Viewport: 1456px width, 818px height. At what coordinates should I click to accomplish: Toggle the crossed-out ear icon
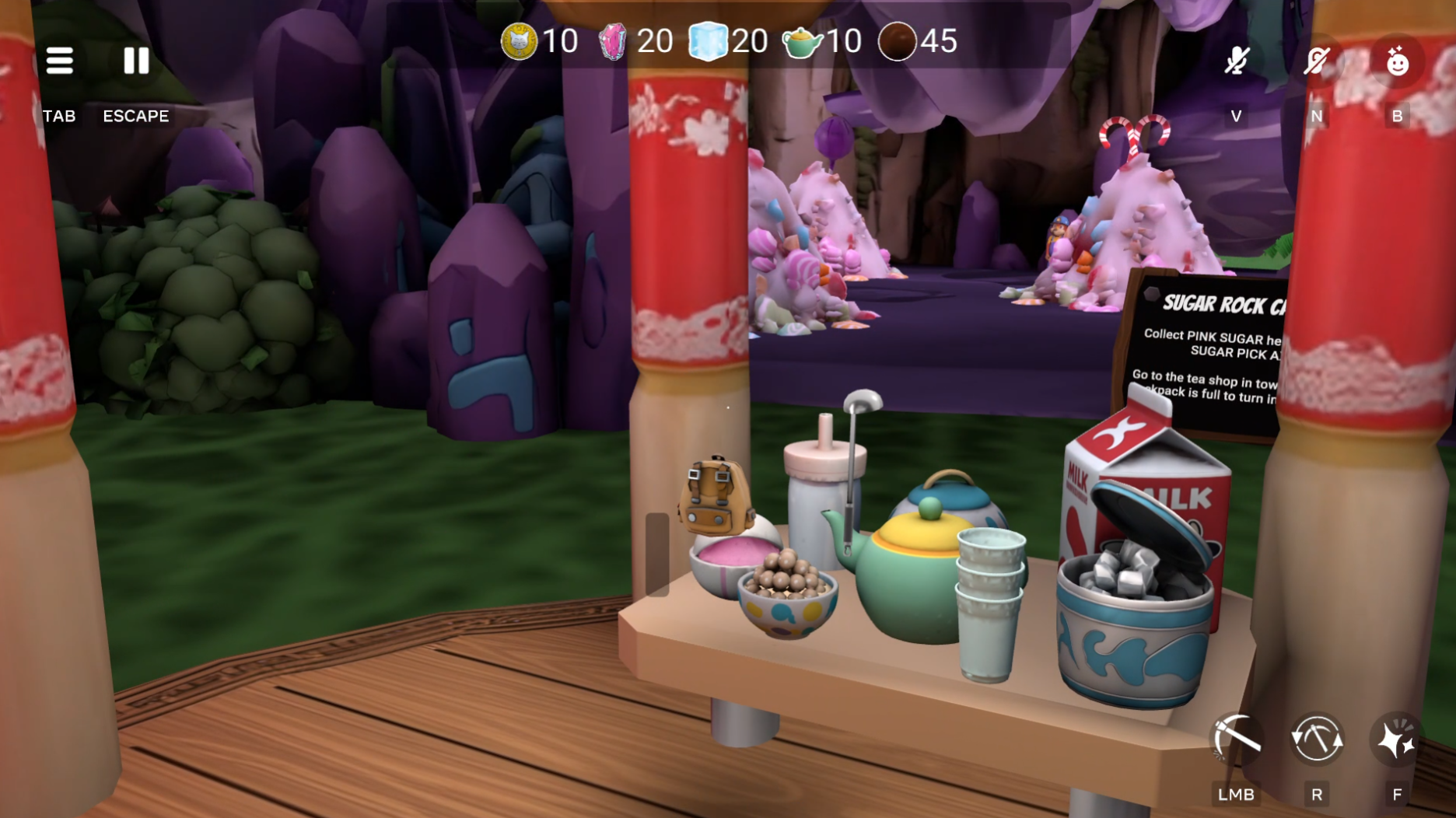tap(1317, 61)
